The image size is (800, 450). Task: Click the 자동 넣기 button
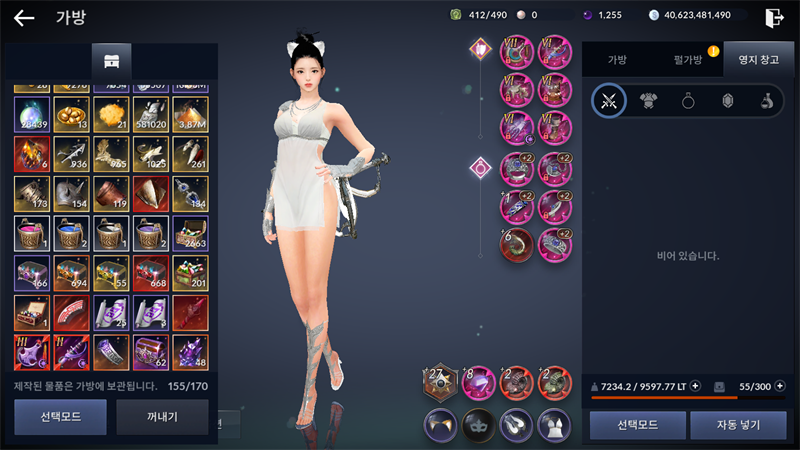[x=737, y=425]
